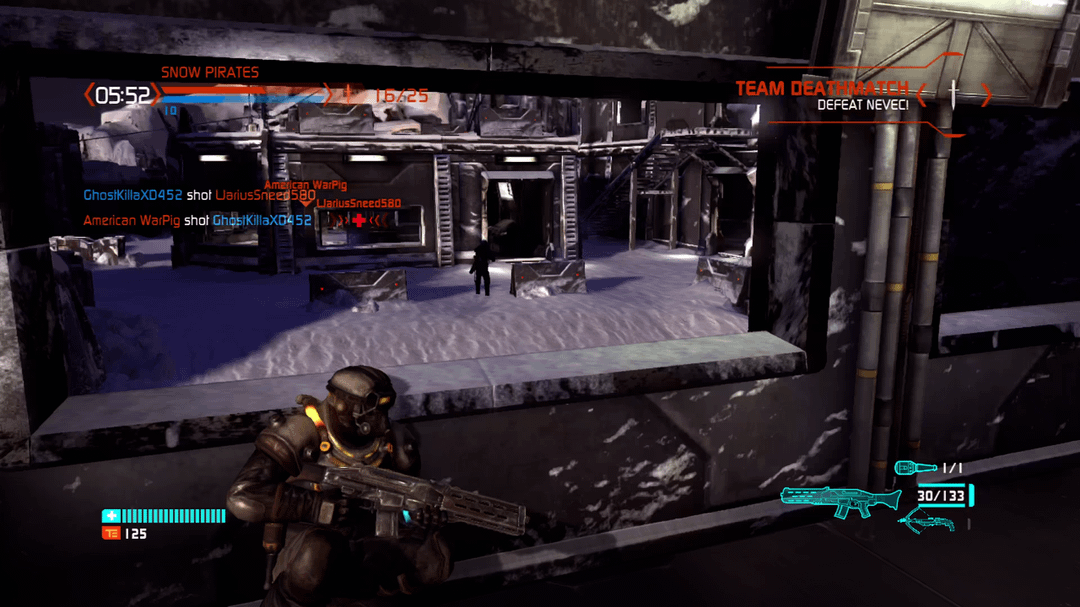Click the thermal energy T-ENG icon
The width and height of the screenshot is (1080, 607).
coord(110,533)
